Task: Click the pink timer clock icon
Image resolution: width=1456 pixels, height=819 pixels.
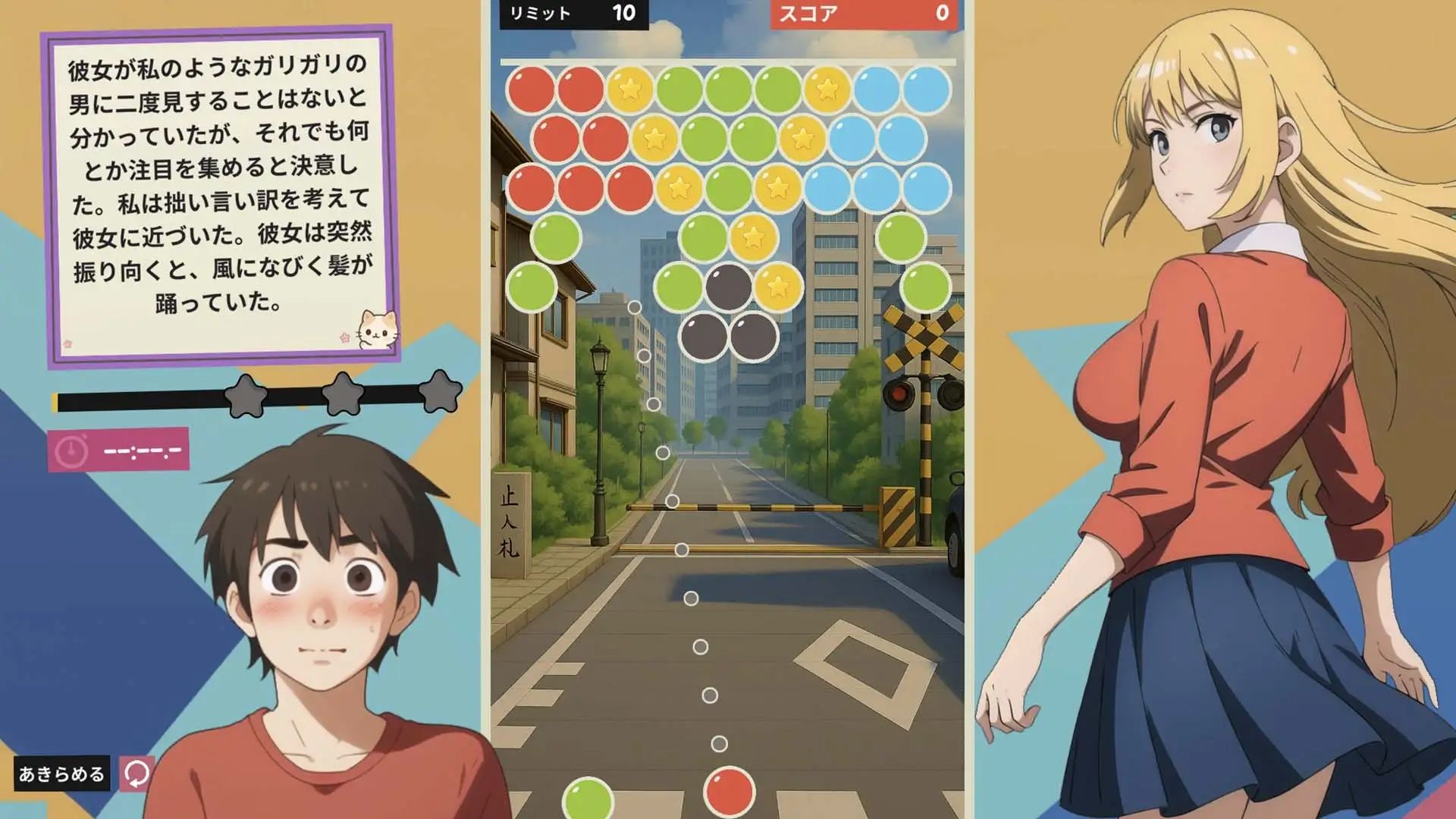Action: pos(72,449)
